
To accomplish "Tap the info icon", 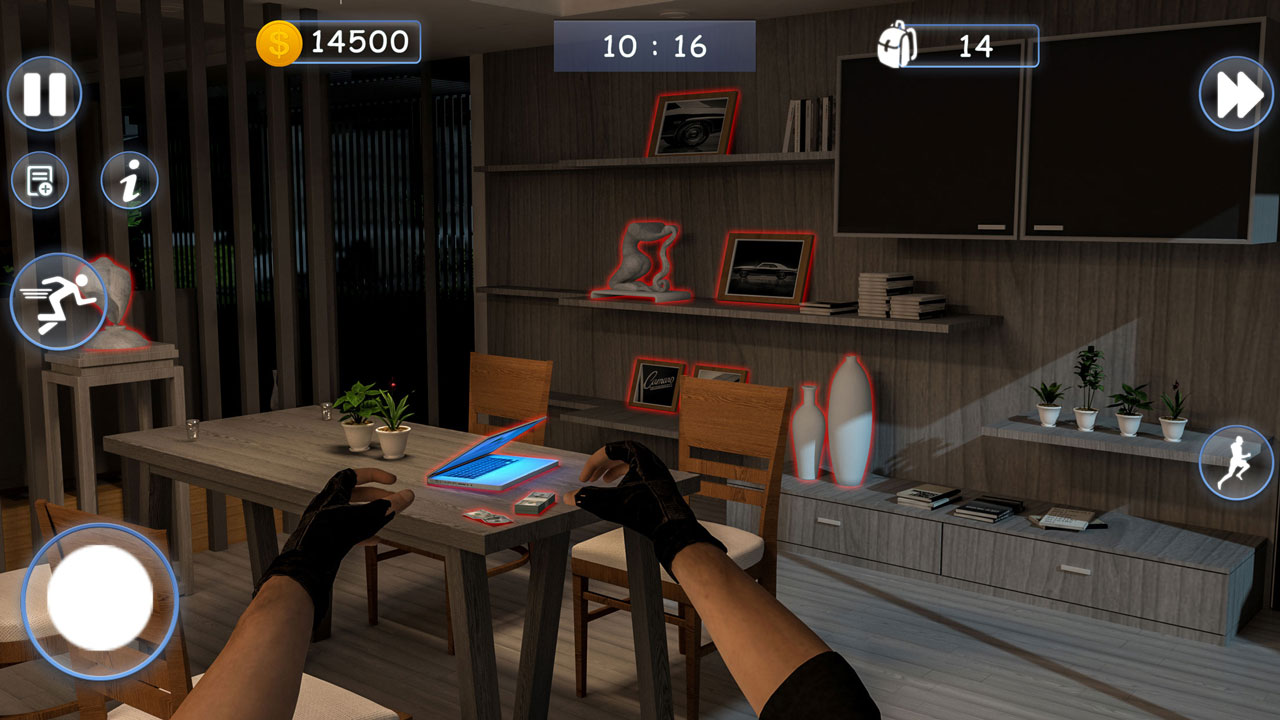I will [132, 180].
